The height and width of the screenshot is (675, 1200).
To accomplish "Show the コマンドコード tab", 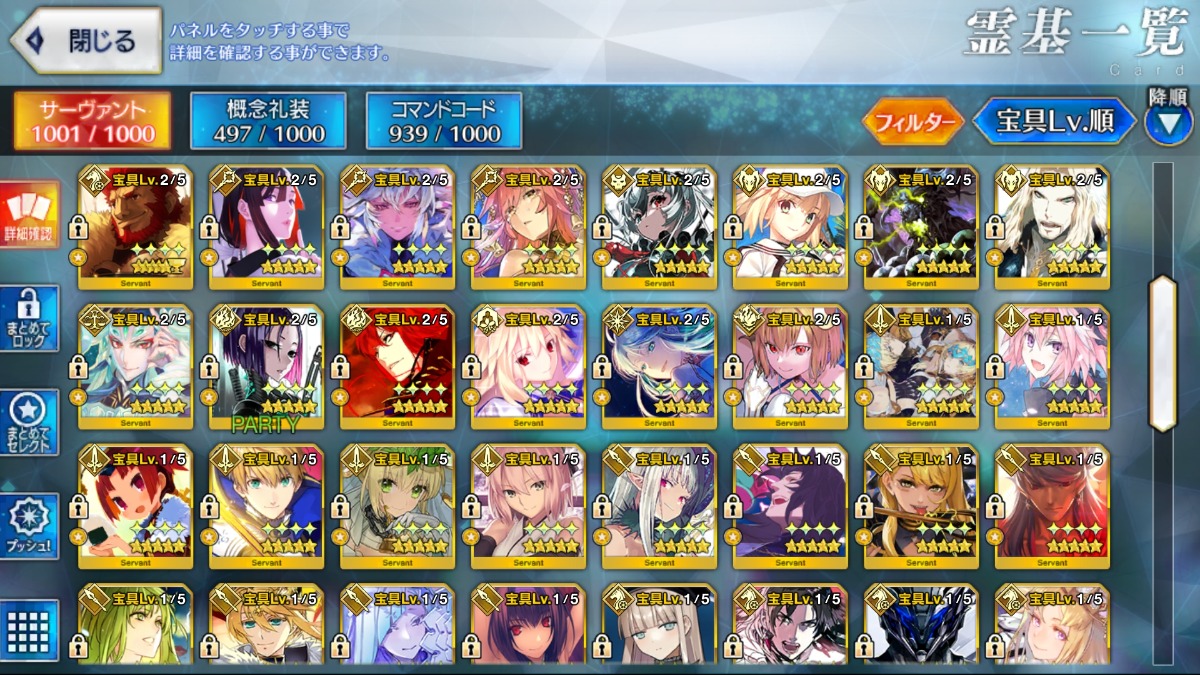I will pyautogui.click(x=444, y=121).
